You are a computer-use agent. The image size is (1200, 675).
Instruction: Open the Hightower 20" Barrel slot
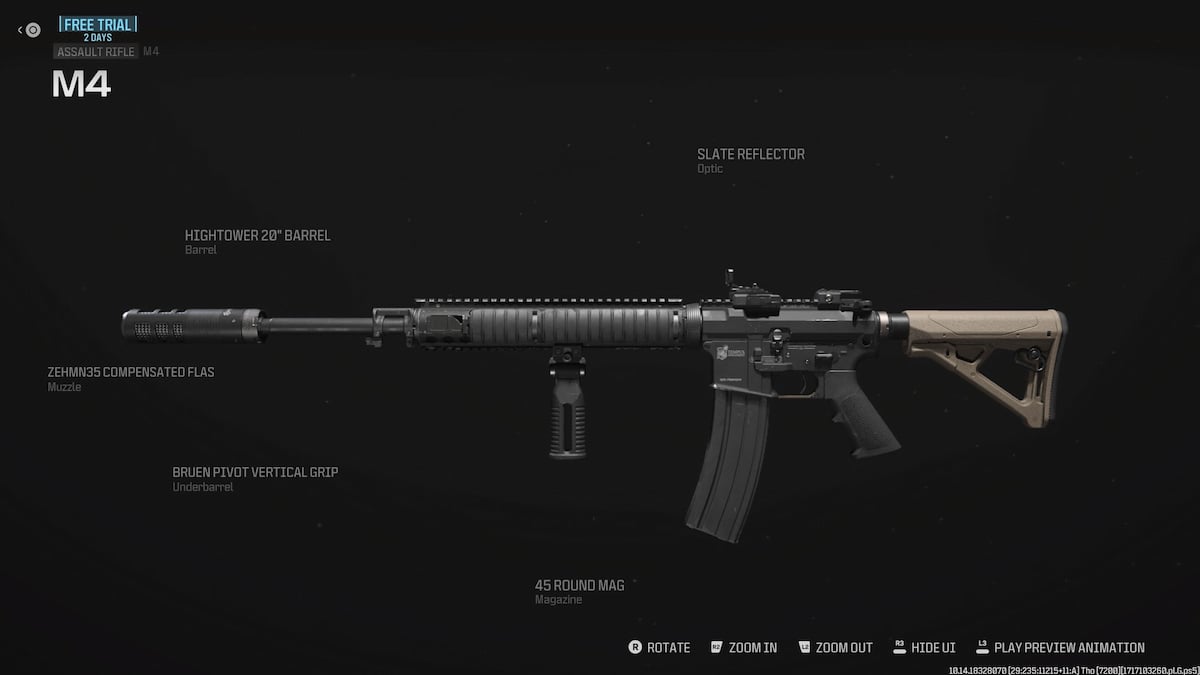[x=257, y=236]
